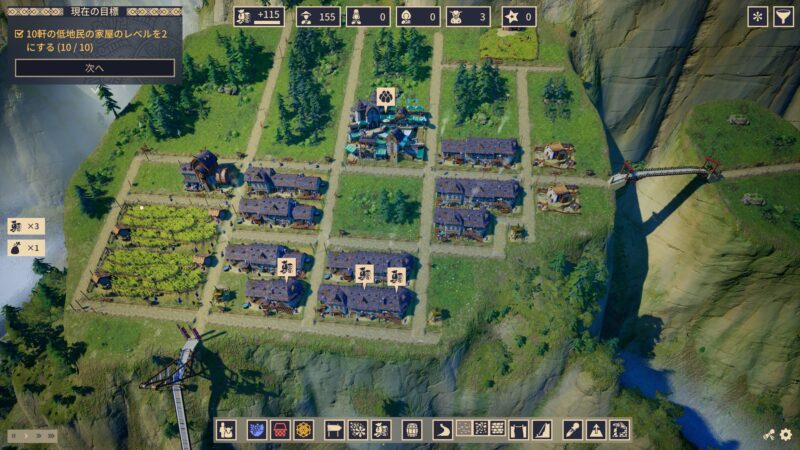The image size is (800, 450).
Task: Click the game speed control at bottom-left
Action: point(32,436)
